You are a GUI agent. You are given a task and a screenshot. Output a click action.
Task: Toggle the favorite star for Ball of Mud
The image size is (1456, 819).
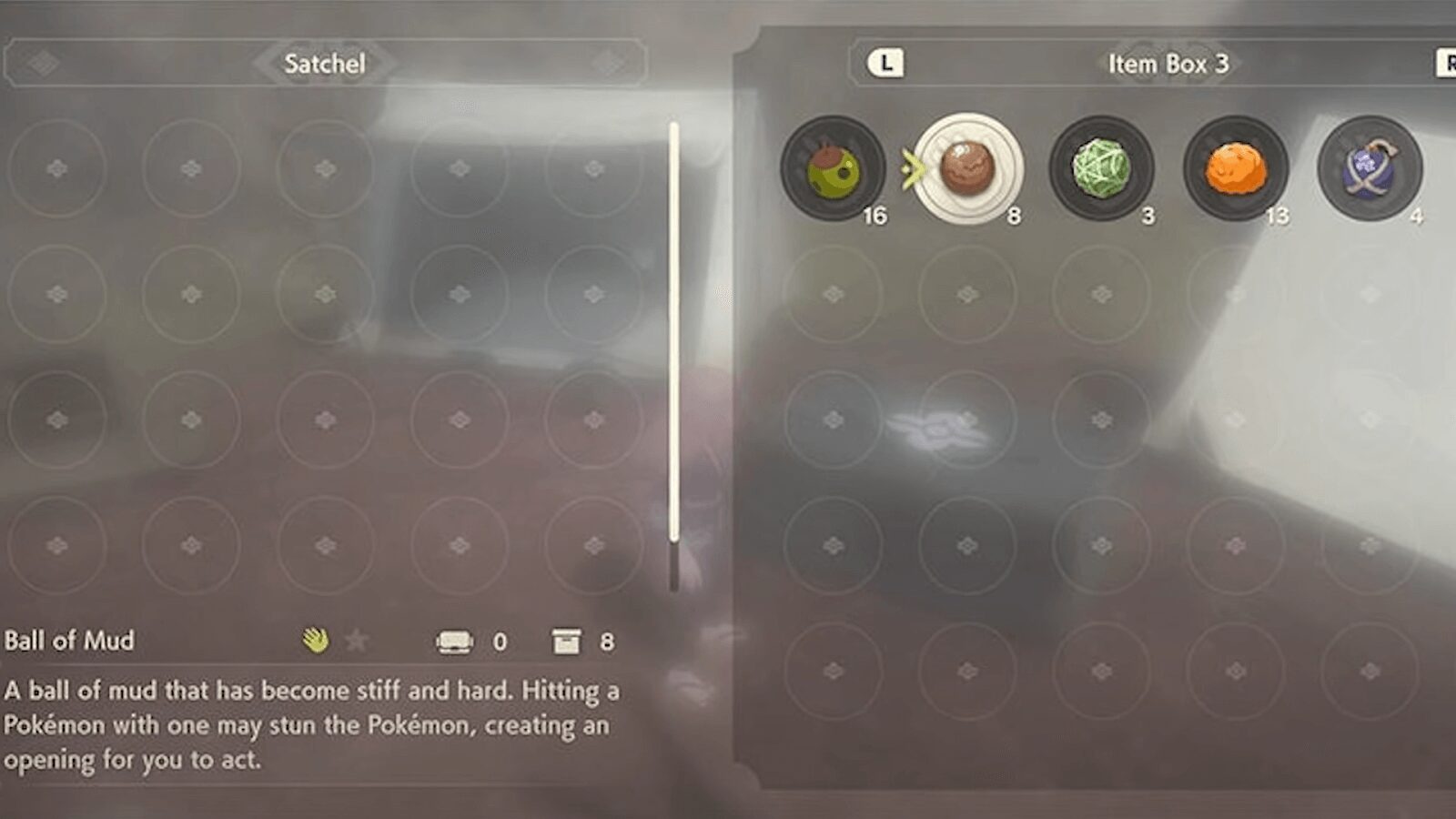[x=355, y=640]
